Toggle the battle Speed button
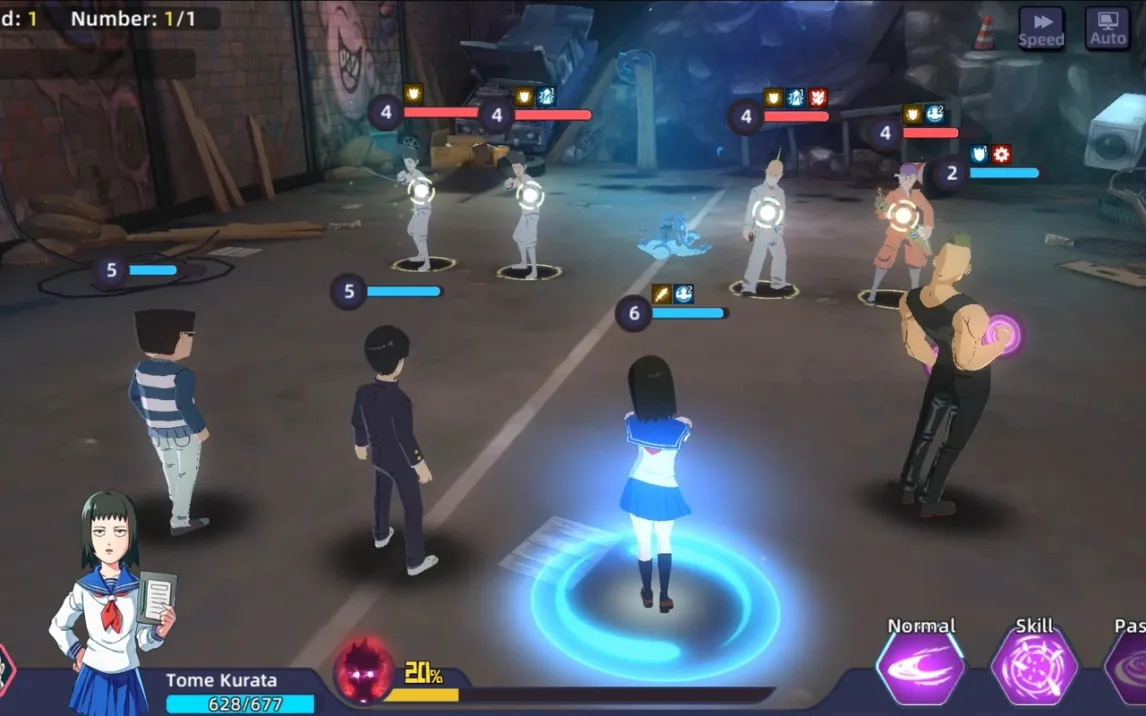Screen dimensions: 1146x716 coord(1041,28)
